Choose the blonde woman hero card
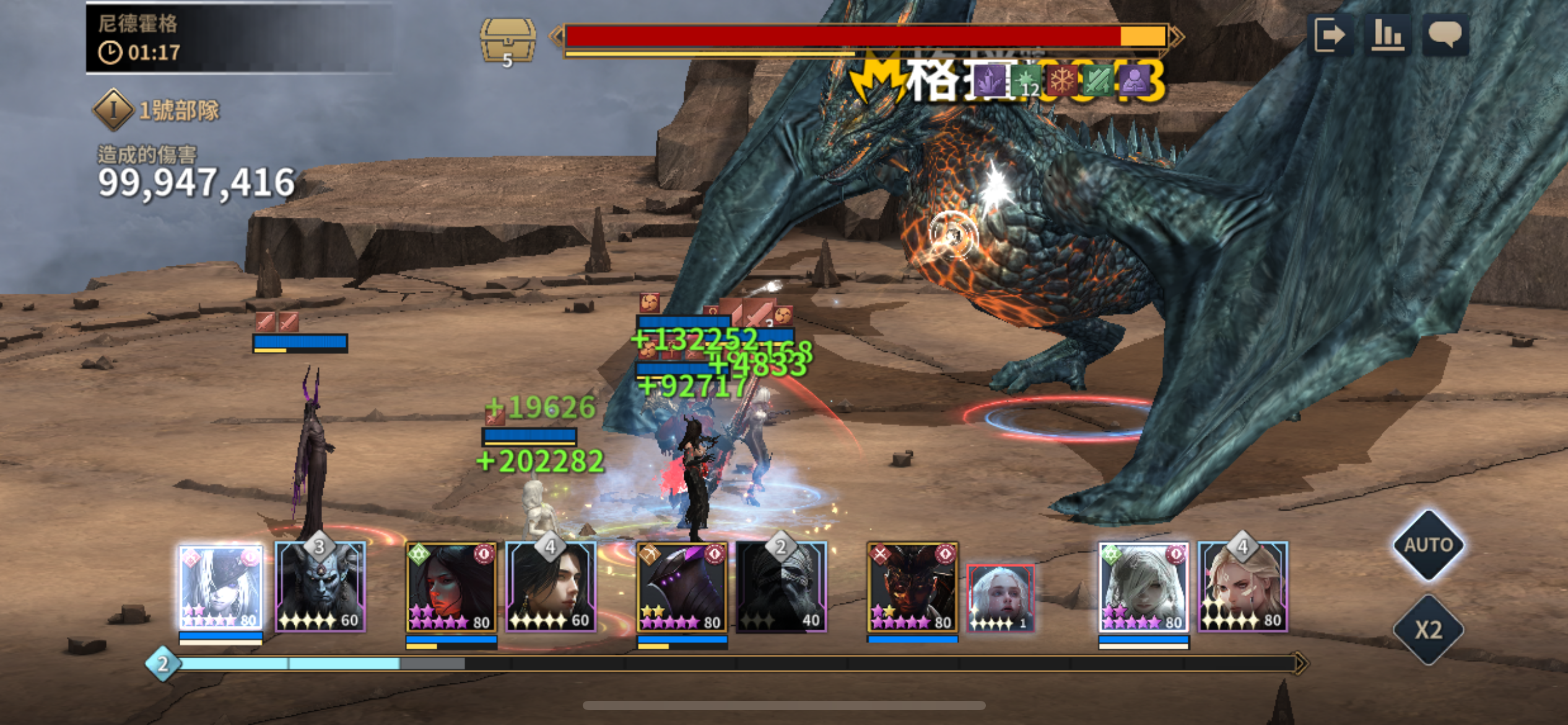 (1243, 587)
